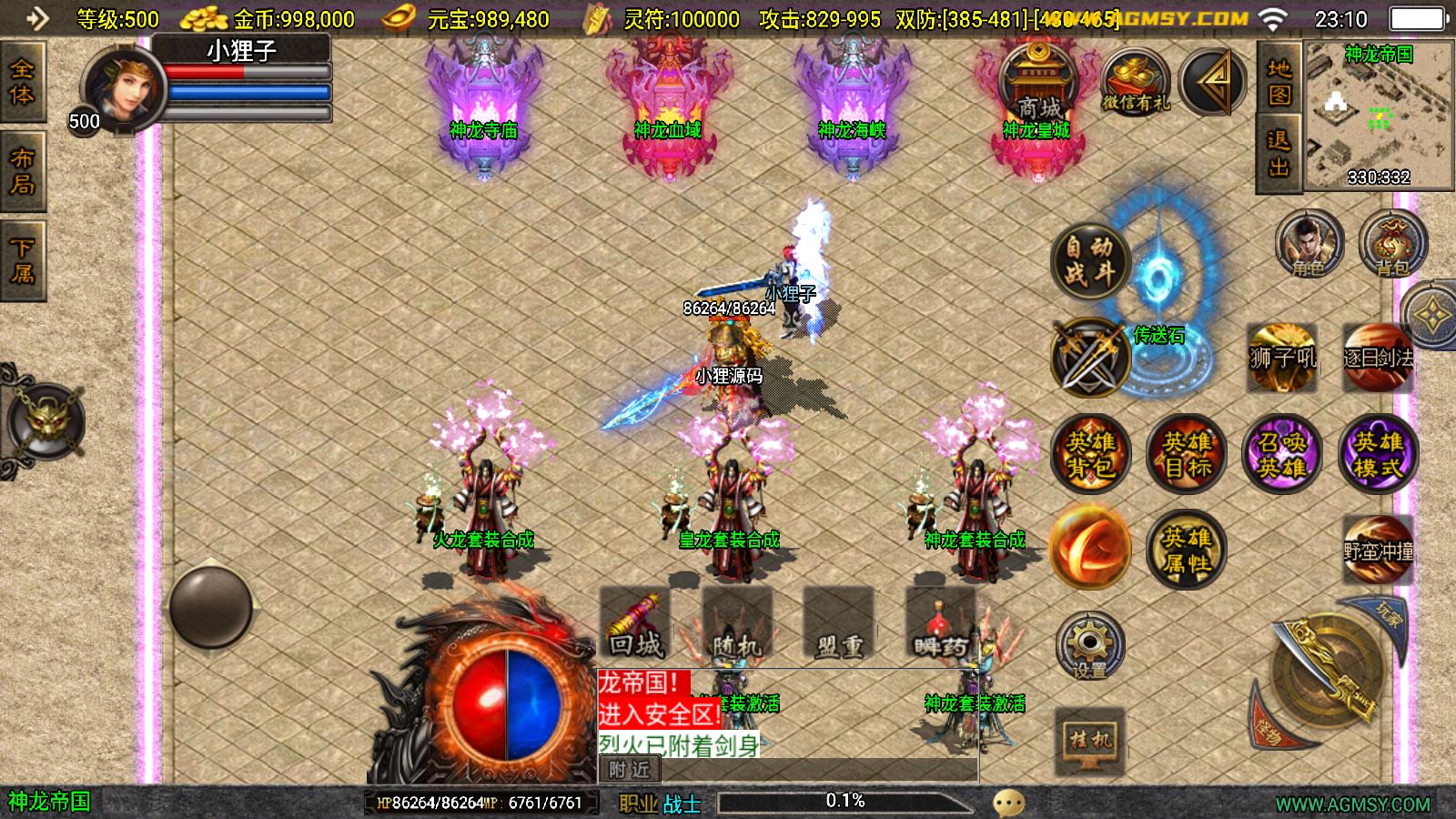Use 召唤英雄 summon hero
The image size is (1456, 819).
[1281, 454]
